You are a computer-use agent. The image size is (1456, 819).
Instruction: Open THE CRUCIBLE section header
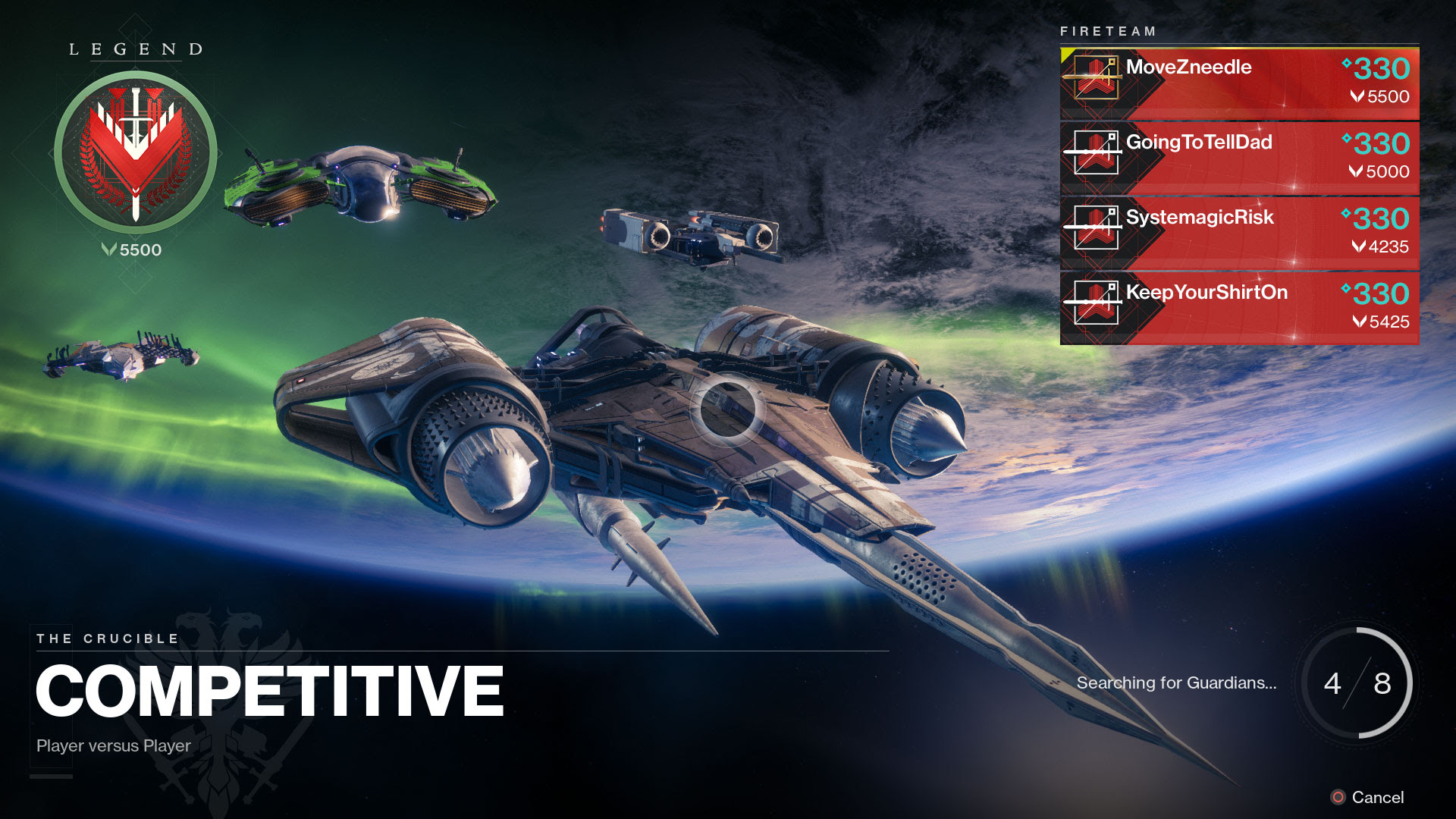(x=108, y=638)
